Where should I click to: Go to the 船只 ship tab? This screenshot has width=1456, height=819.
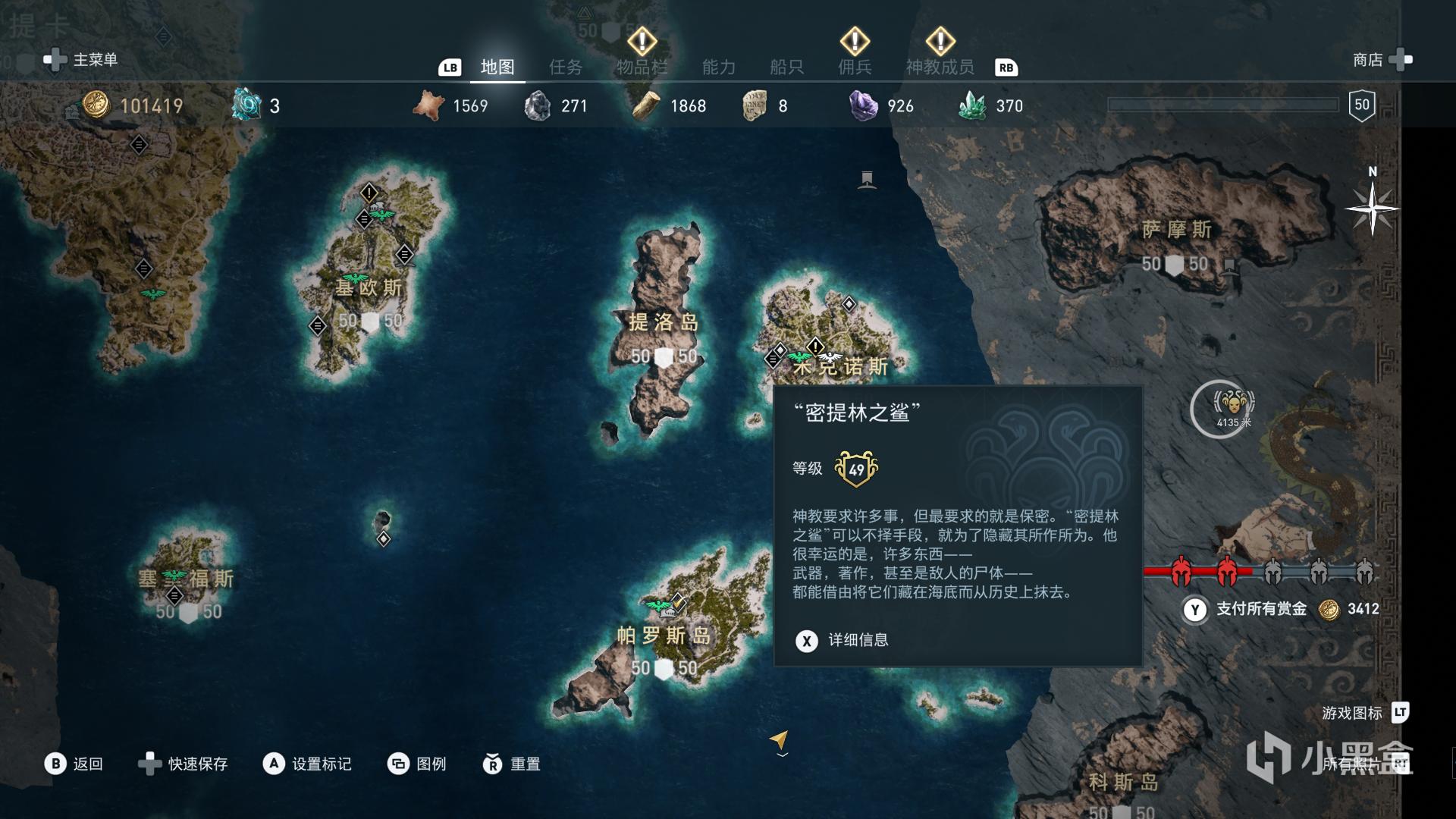[786, 67]
